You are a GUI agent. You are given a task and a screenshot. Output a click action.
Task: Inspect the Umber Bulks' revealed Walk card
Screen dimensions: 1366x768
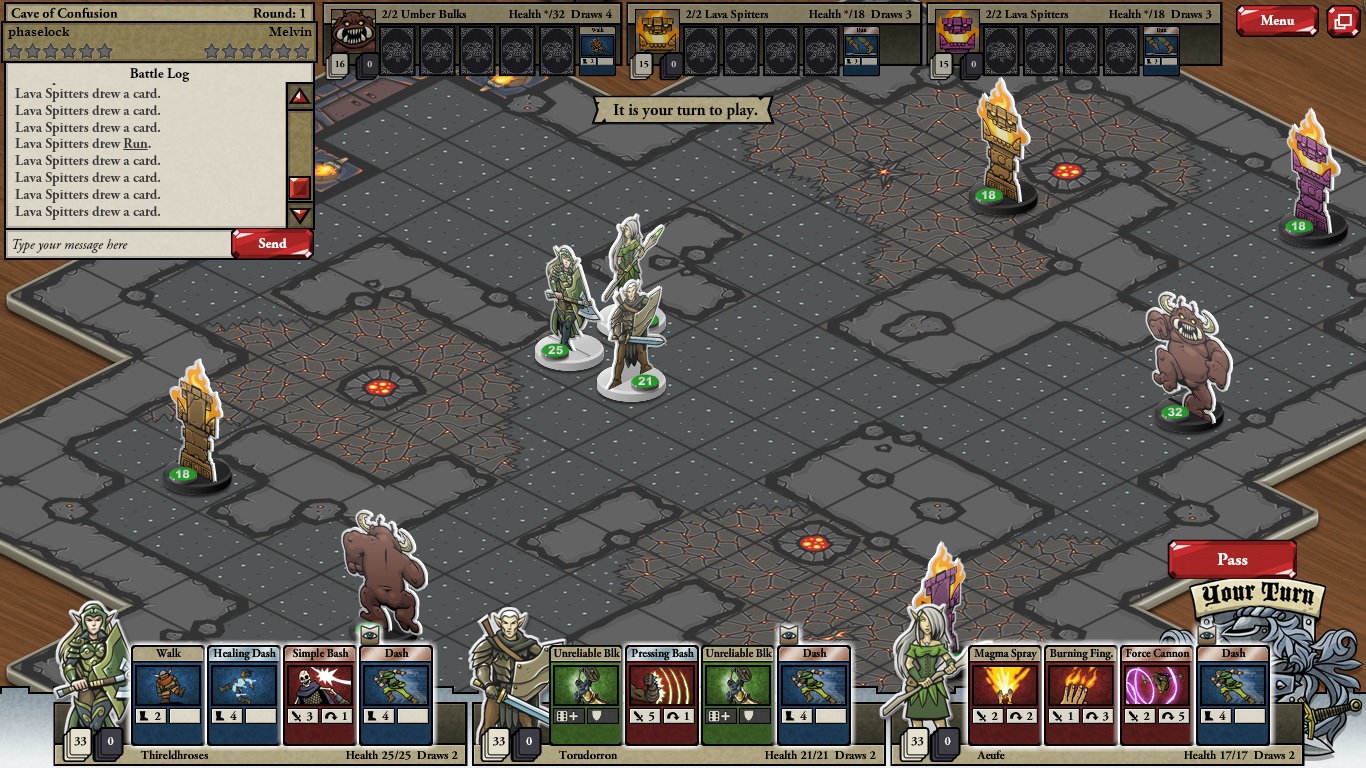click(x=598, y=51)
